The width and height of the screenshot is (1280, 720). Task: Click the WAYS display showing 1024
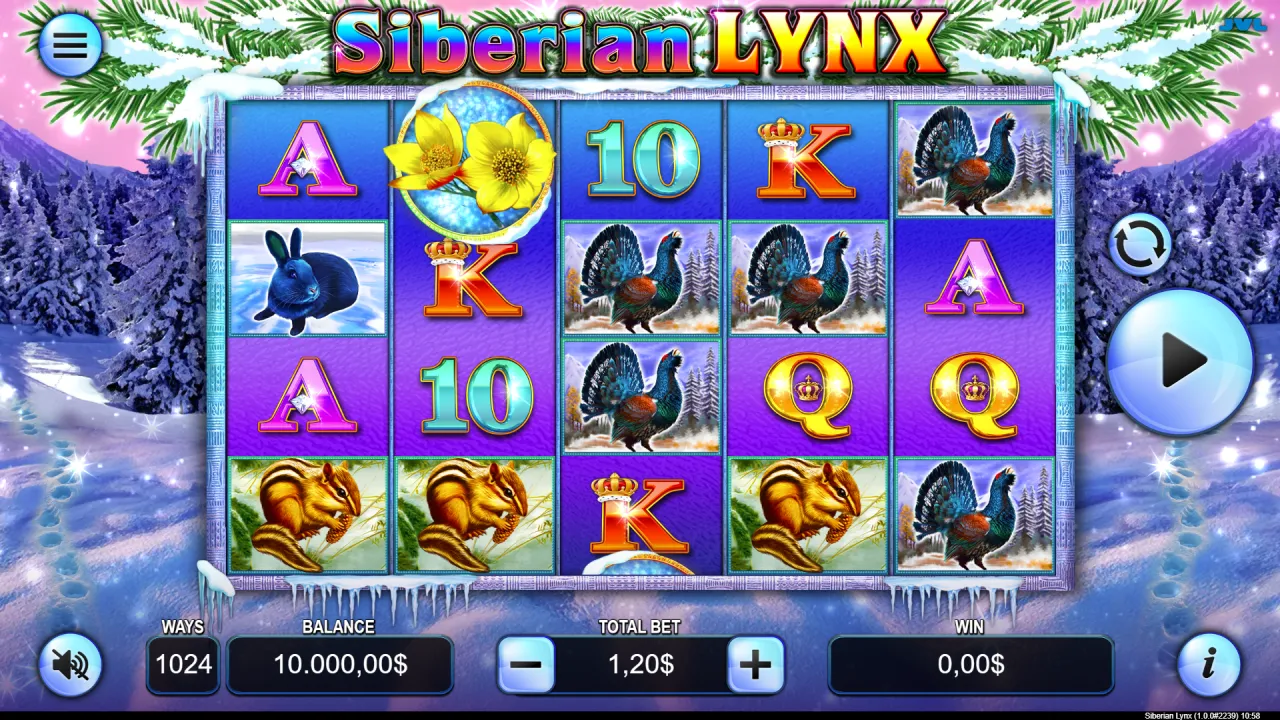(x=182, y=663)
